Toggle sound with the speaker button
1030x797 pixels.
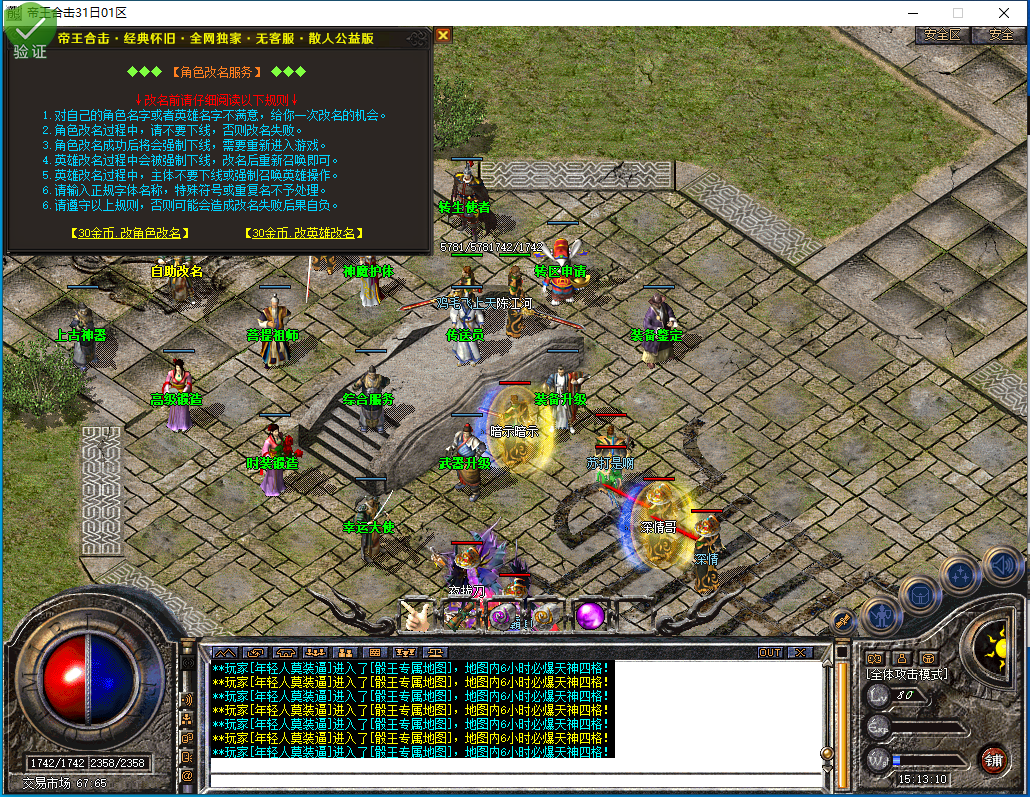point(1001,566)
